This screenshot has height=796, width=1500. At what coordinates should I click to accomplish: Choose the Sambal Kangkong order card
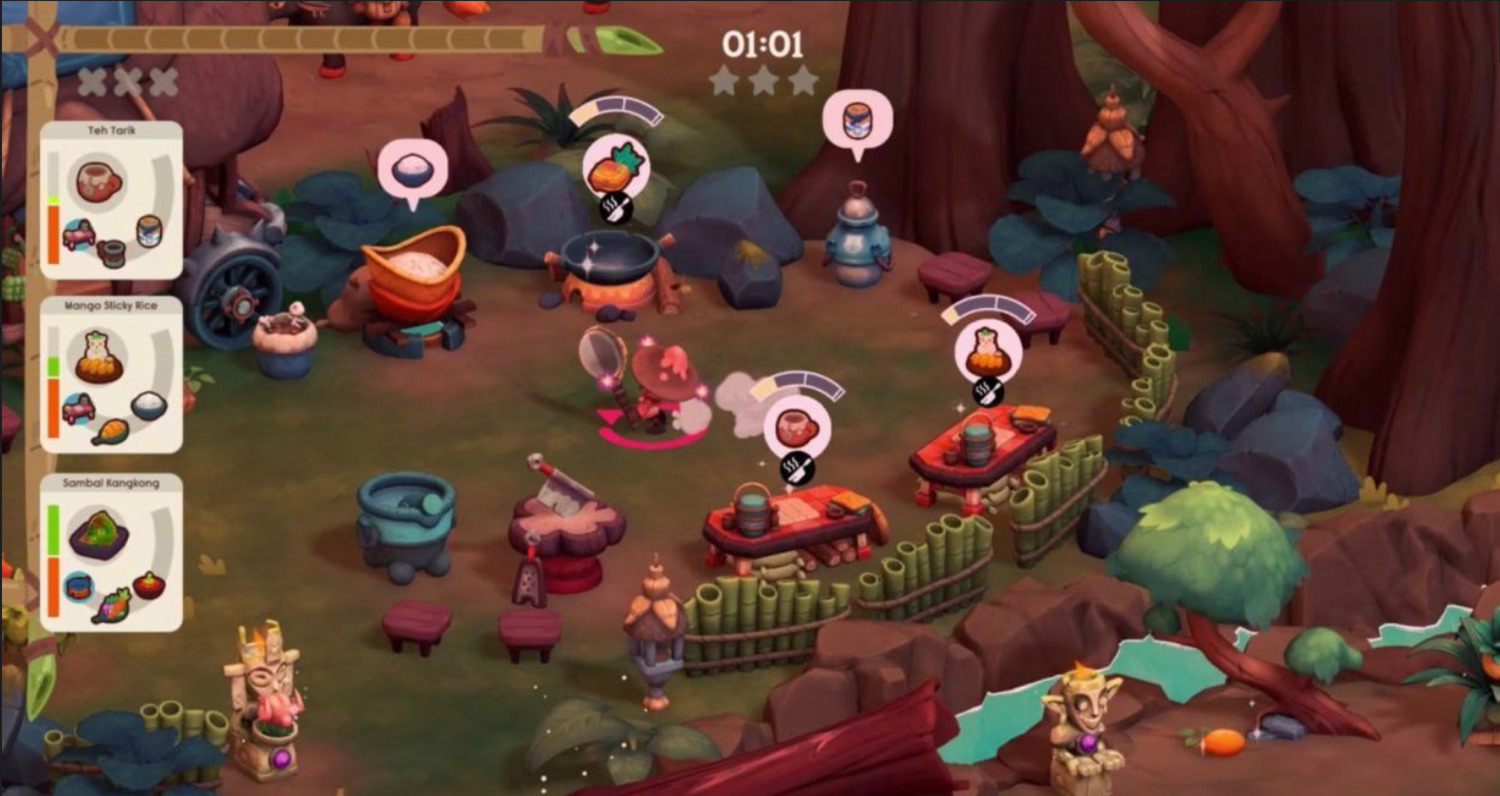point(111,552)
